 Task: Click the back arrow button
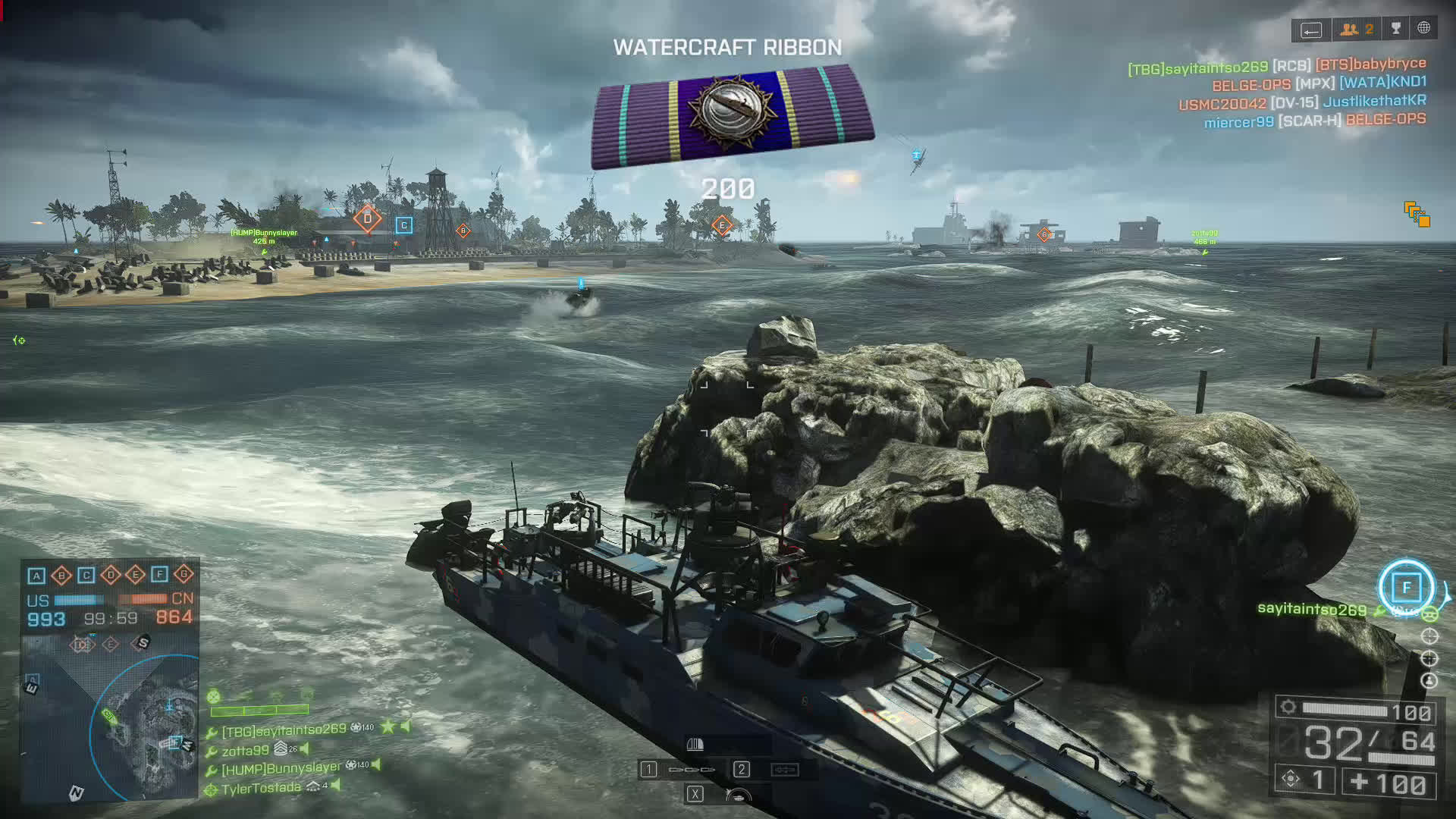tap(1311, 30)
